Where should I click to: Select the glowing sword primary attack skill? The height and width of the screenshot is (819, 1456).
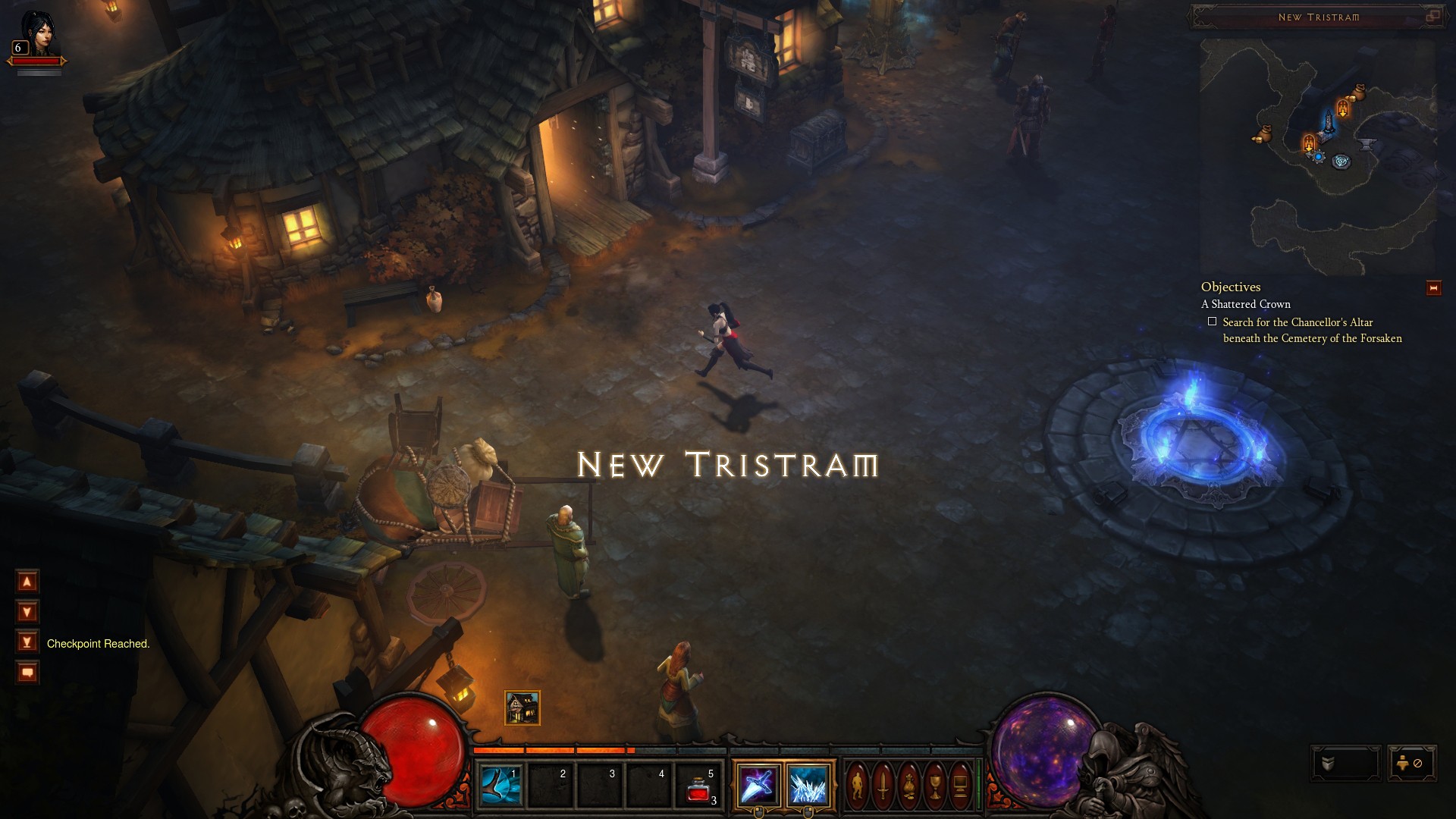(x=757, y=784)
